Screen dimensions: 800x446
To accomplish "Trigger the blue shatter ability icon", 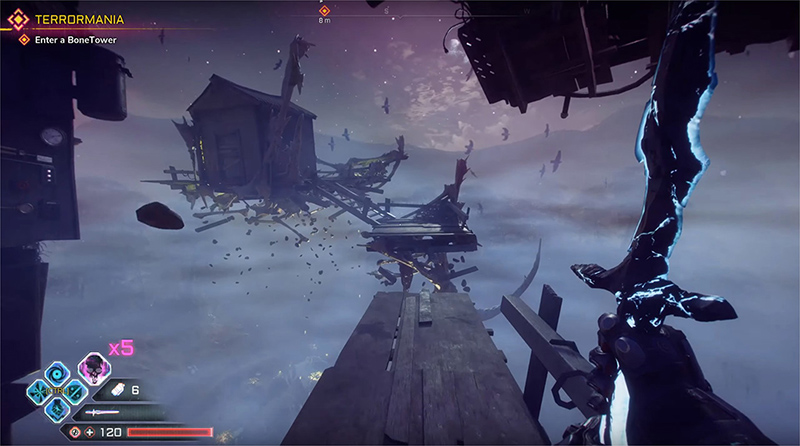I will click(x=37, y=390).
